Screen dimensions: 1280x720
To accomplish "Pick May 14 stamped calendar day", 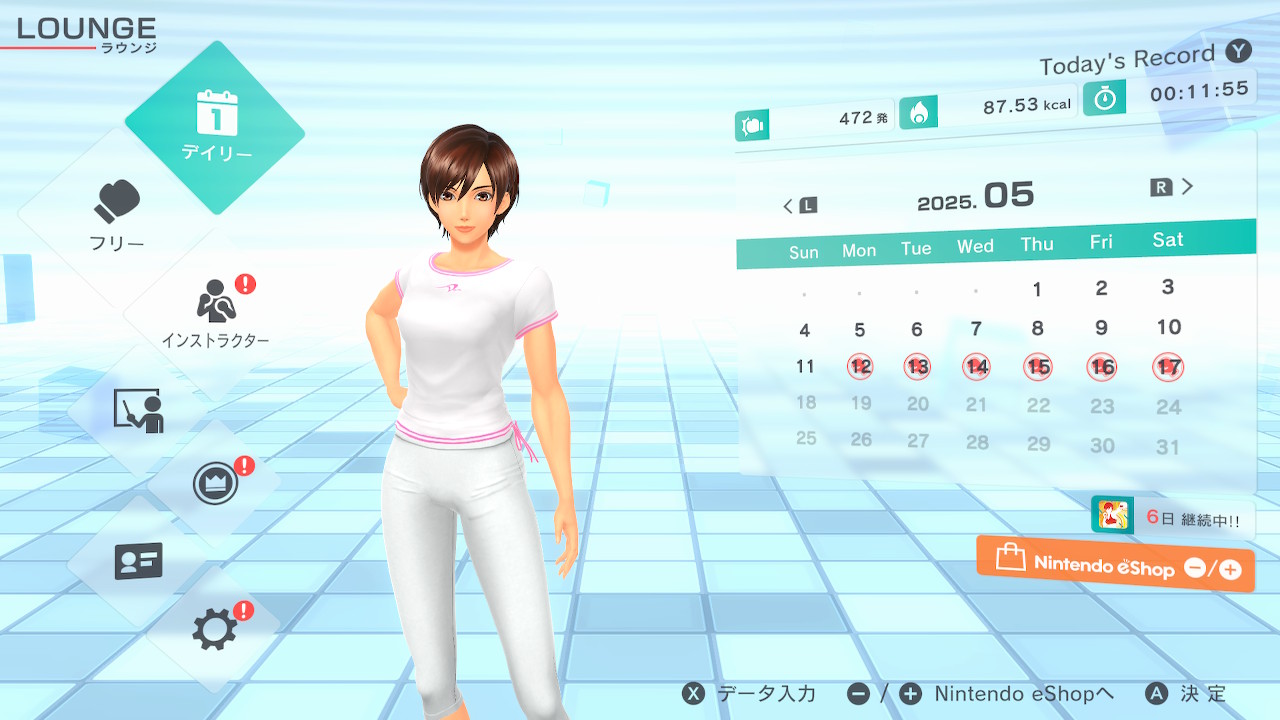I will 977,367.
